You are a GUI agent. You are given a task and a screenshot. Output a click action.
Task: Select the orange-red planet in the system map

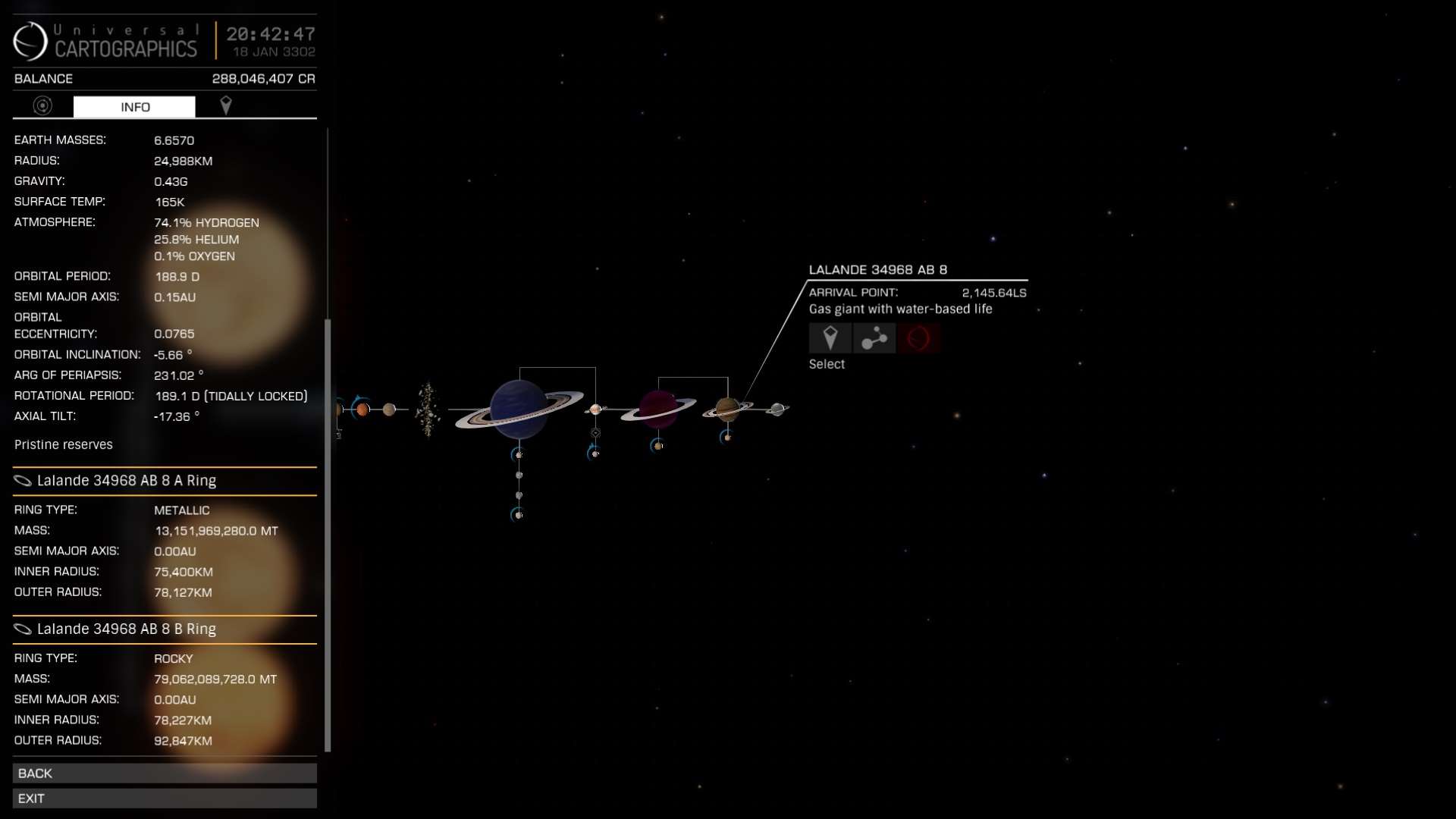coord(362,409)
